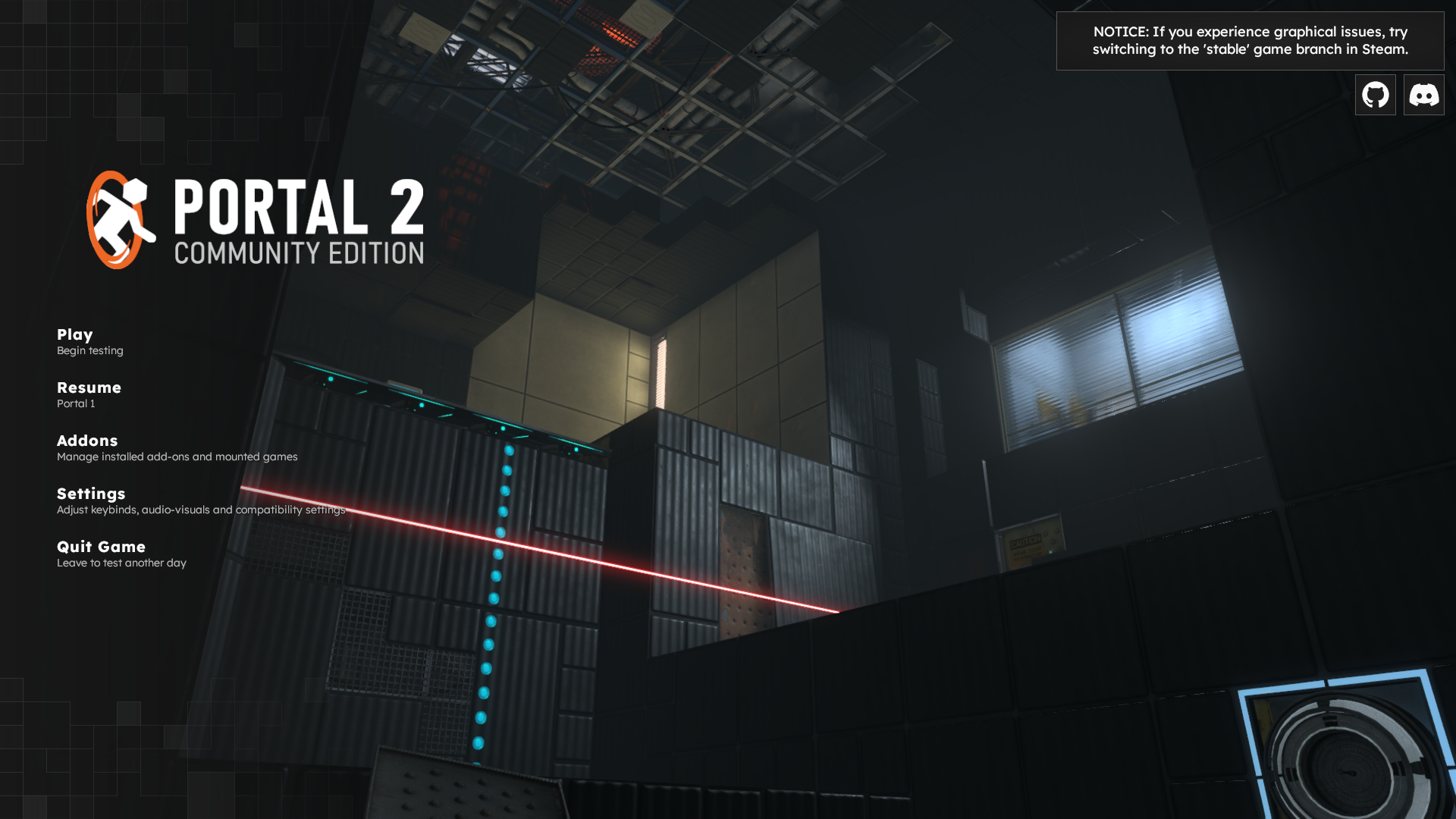Click the 'stable' game branch notice text
This screenshot has height=819, width=1456.
coord(1228,49)
